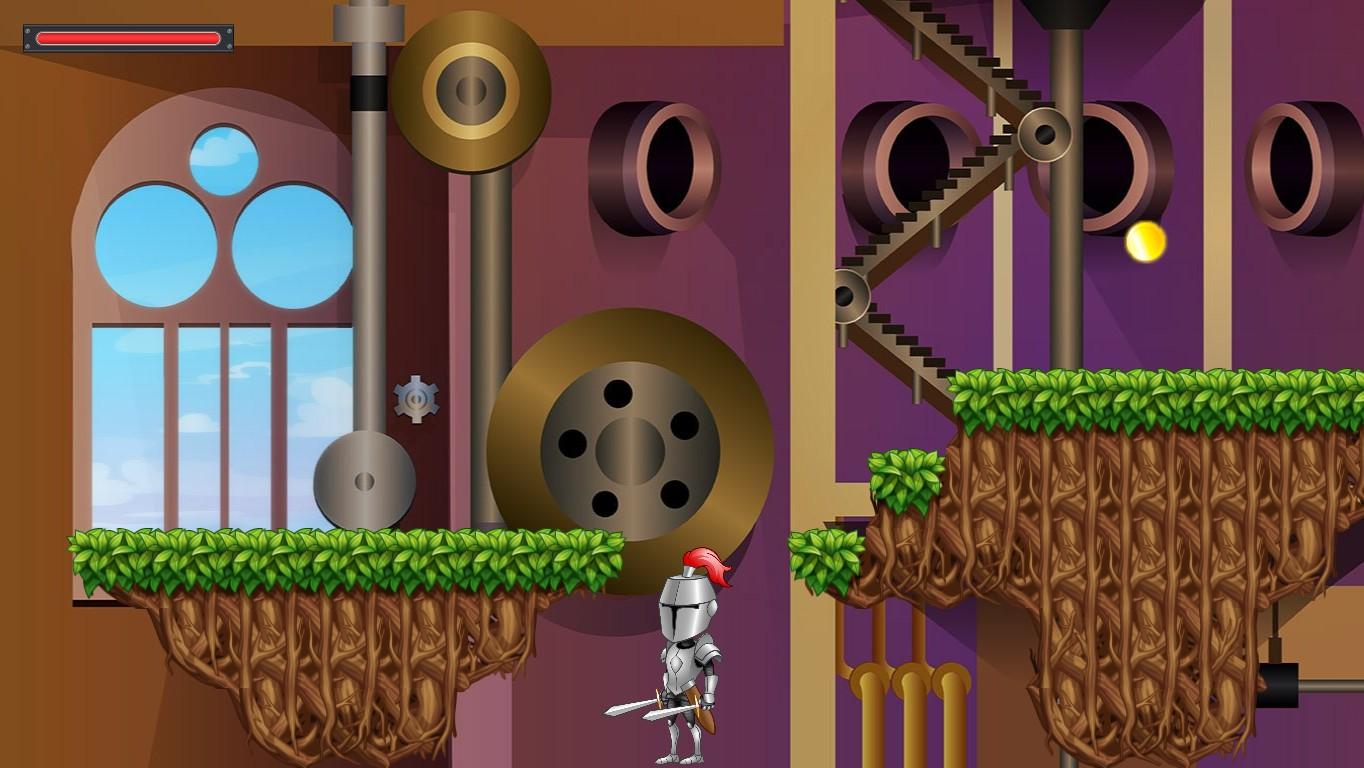1364x768 pixels.
Task: Click the small gray gear icon
Action: tap(416, 398)
